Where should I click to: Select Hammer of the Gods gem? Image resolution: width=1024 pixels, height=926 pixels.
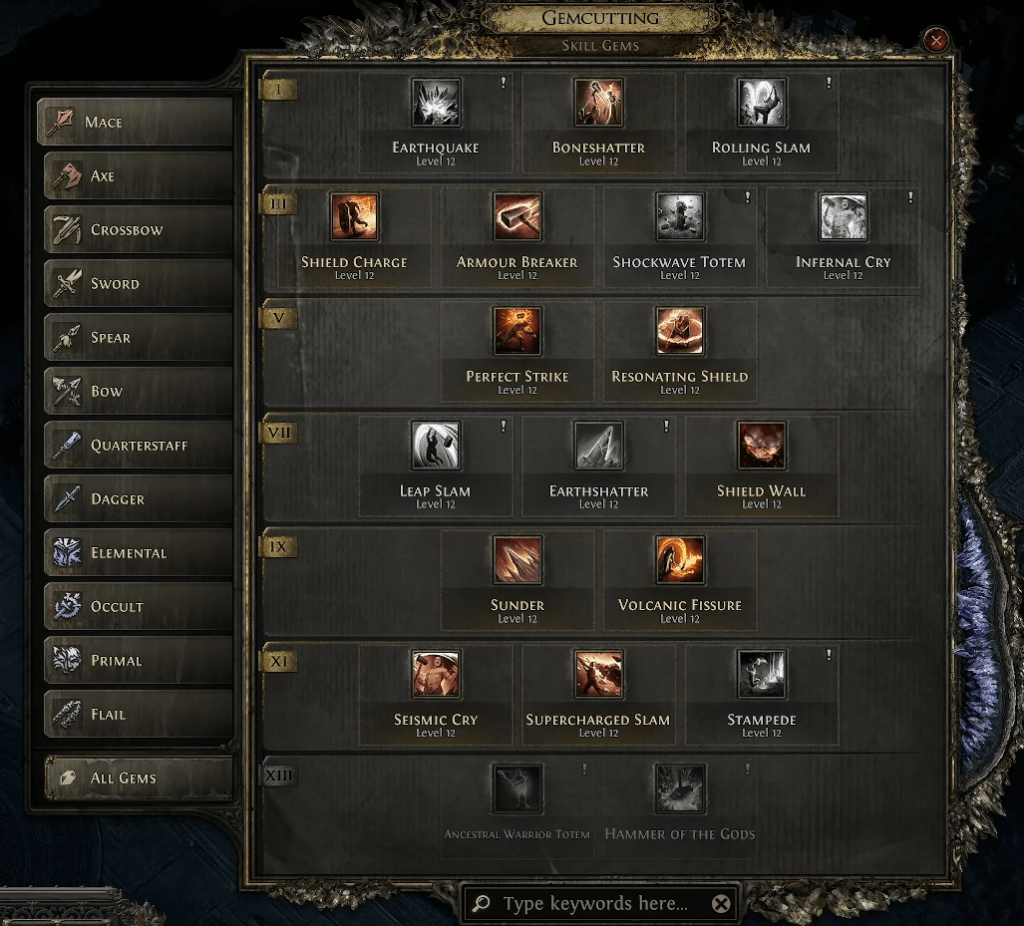pos(679,790)
